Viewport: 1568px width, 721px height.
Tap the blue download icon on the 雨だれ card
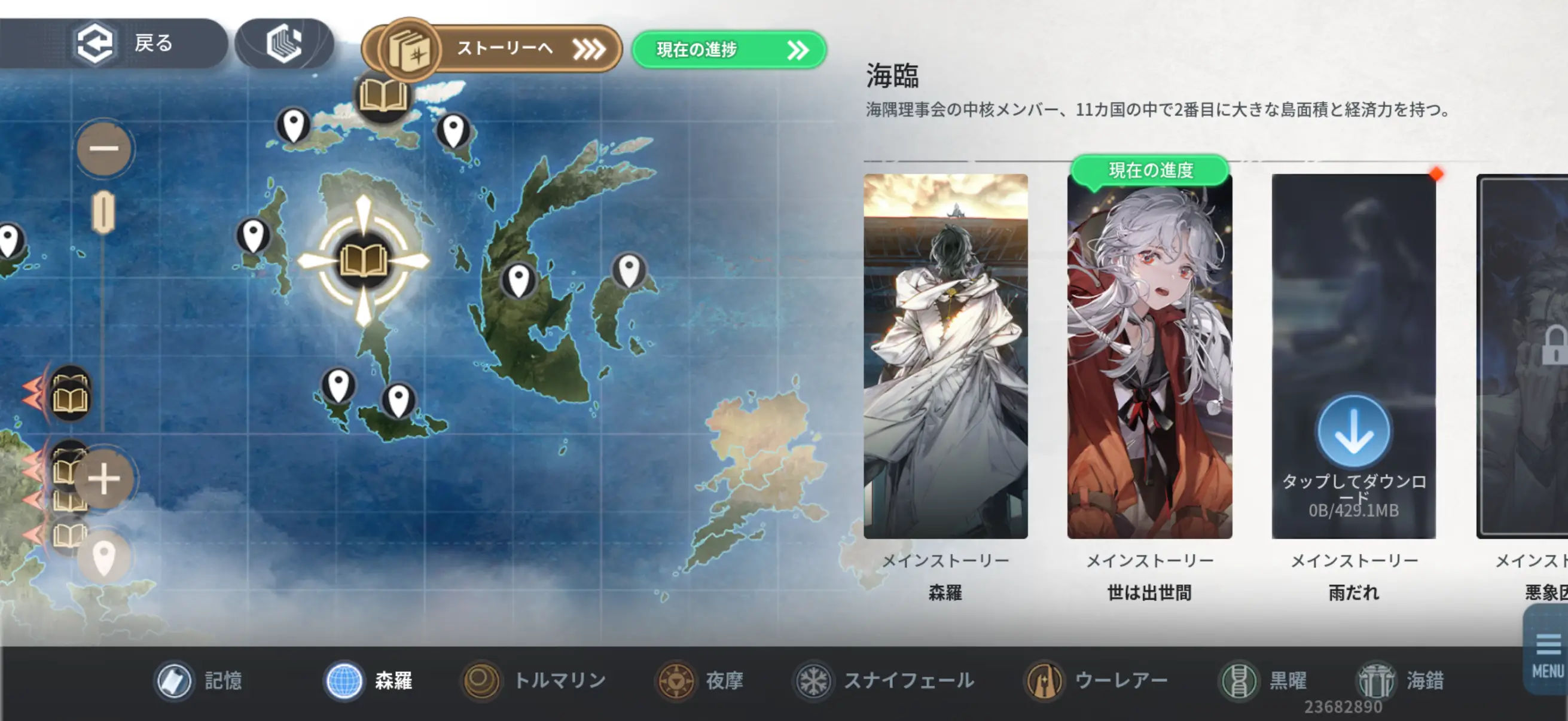1355,431
